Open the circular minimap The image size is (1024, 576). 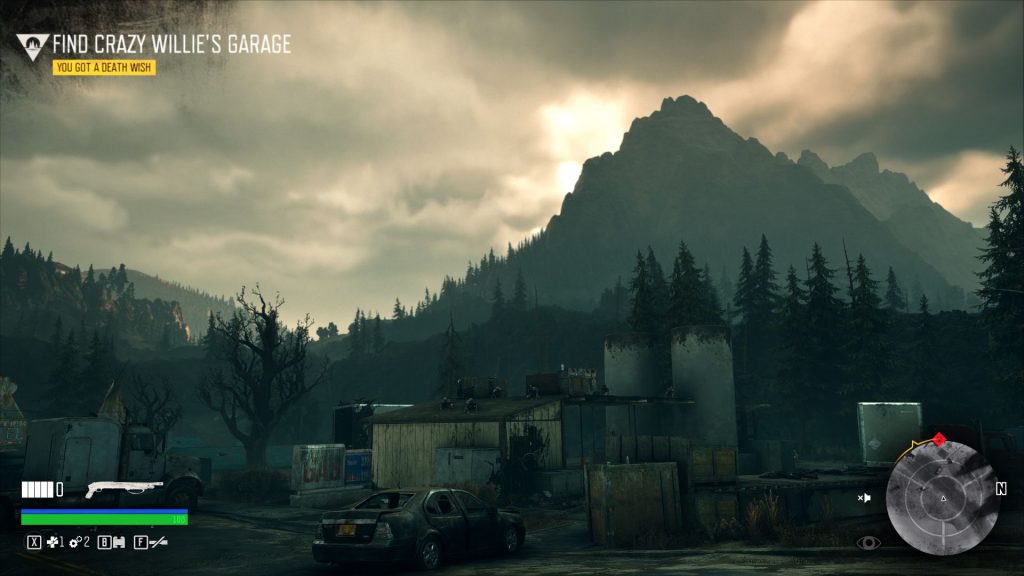941,498
